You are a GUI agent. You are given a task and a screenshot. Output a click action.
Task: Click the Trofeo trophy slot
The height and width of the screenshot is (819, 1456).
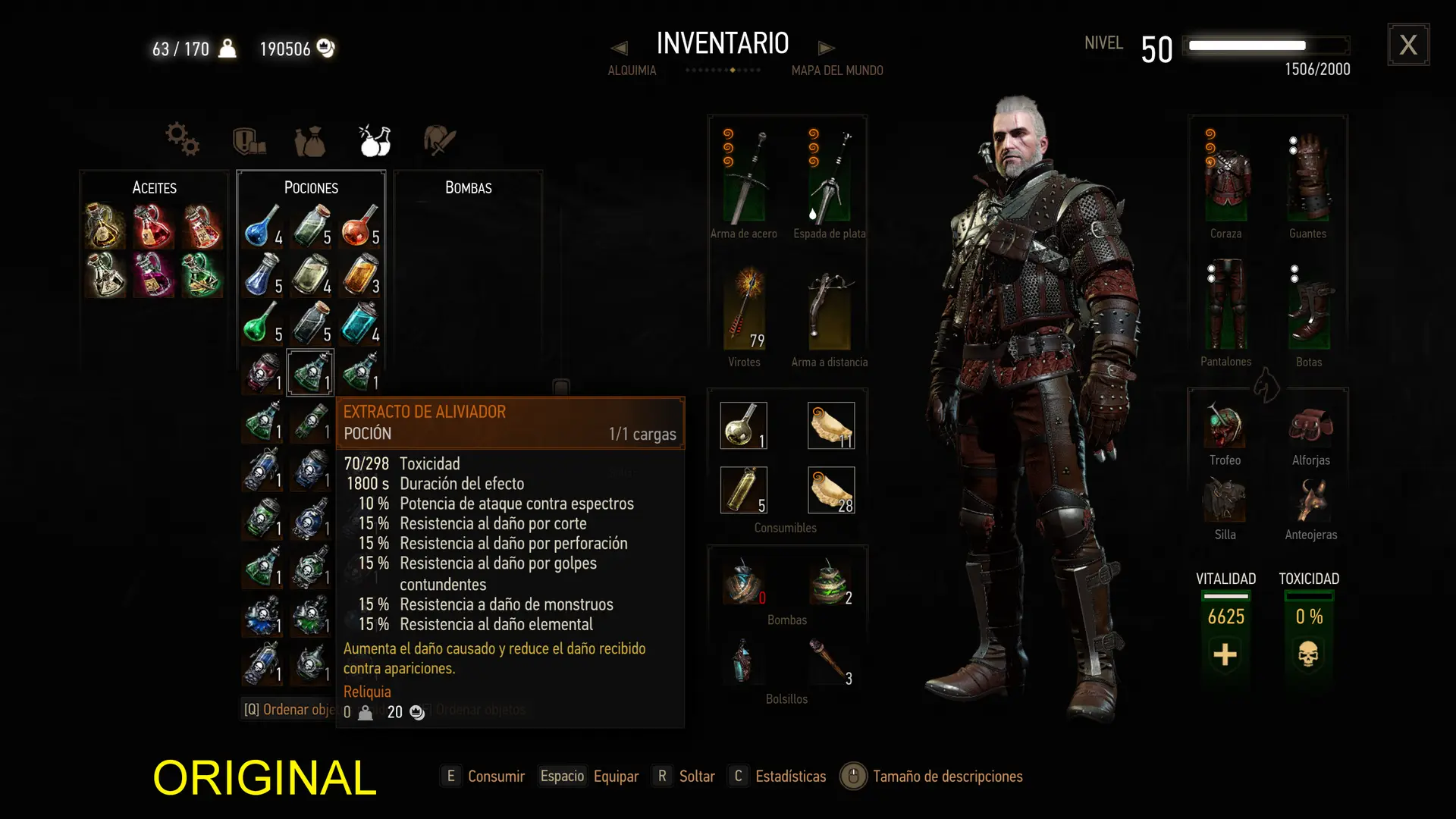pos(1225,426)
